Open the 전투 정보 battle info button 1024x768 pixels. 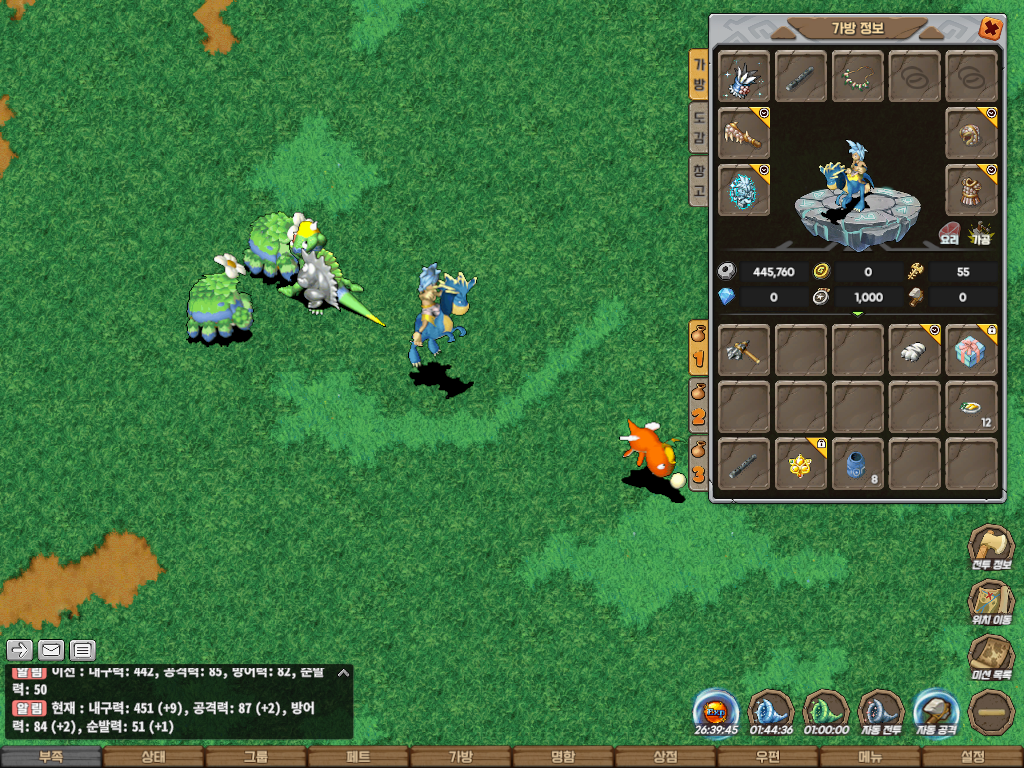tap(989, 549)
